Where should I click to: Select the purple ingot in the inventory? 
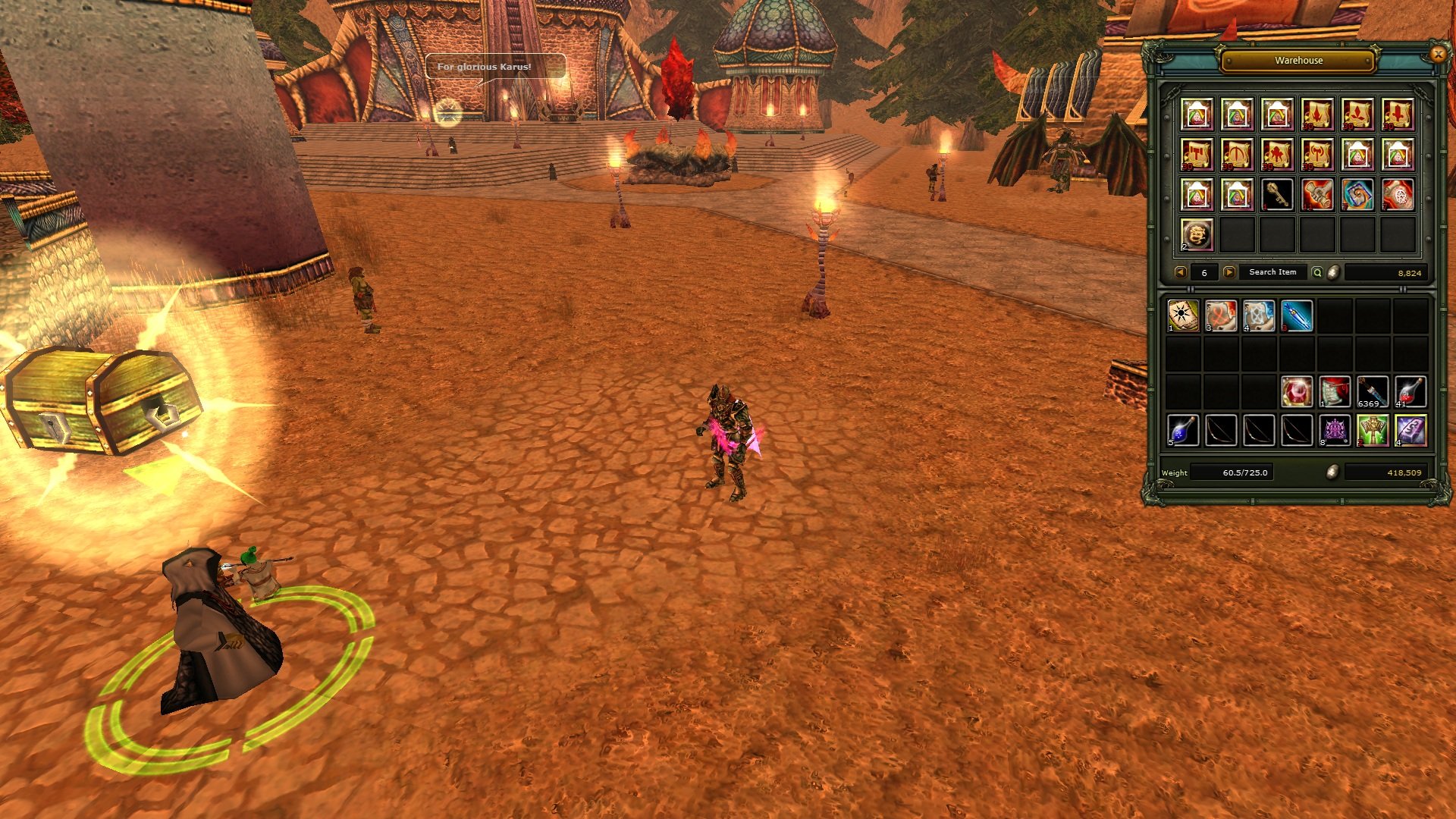pos(1410,430)
